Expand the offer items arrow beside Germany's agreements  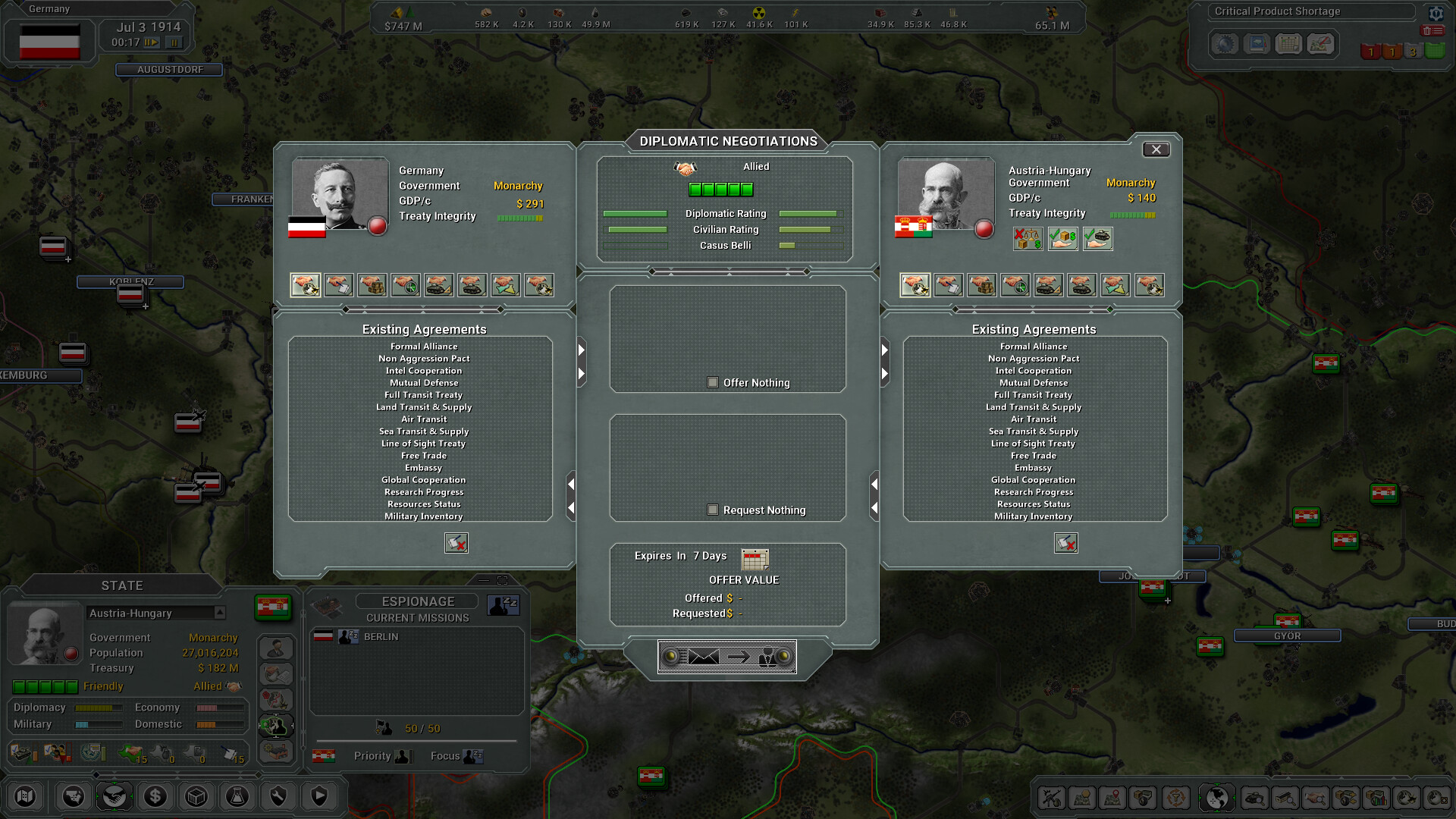pos(581,350)
